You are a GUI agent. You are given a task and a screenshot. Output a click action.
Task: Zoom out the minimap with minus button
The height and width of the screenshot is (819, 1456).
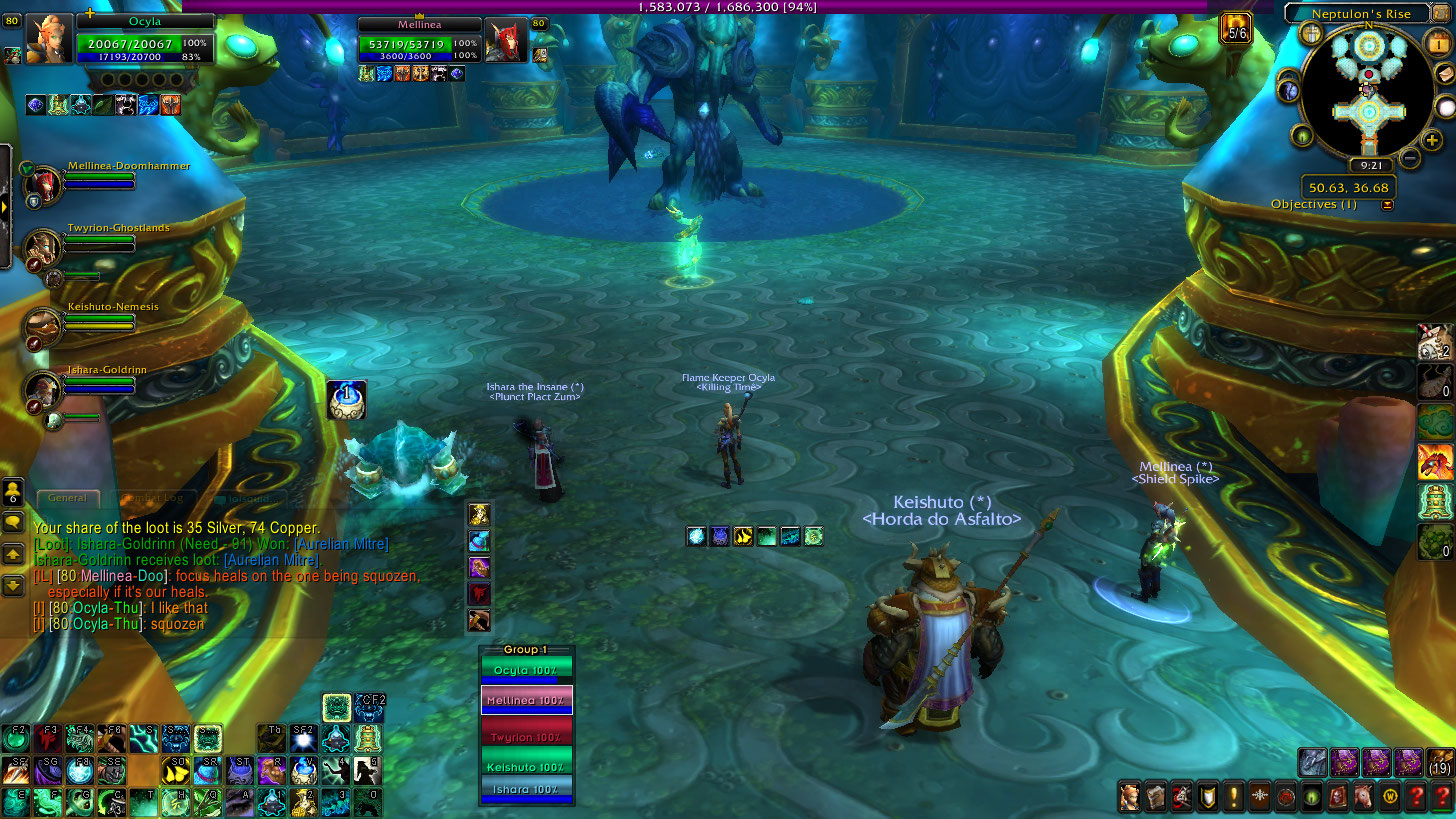tap(1409, 157)
